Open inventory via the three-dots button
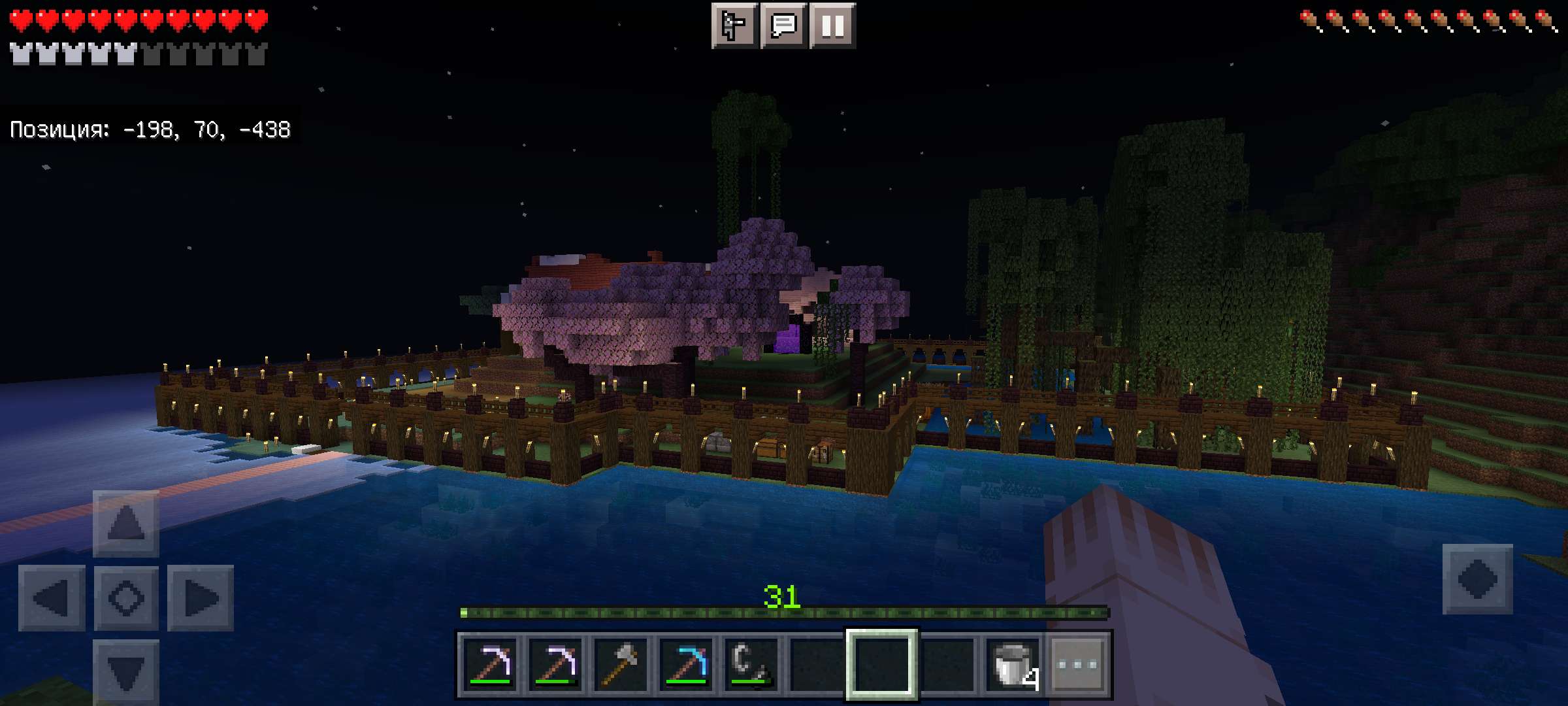Image resolution: width=1568 pixels, height=706 pixels. point(1077,664)
